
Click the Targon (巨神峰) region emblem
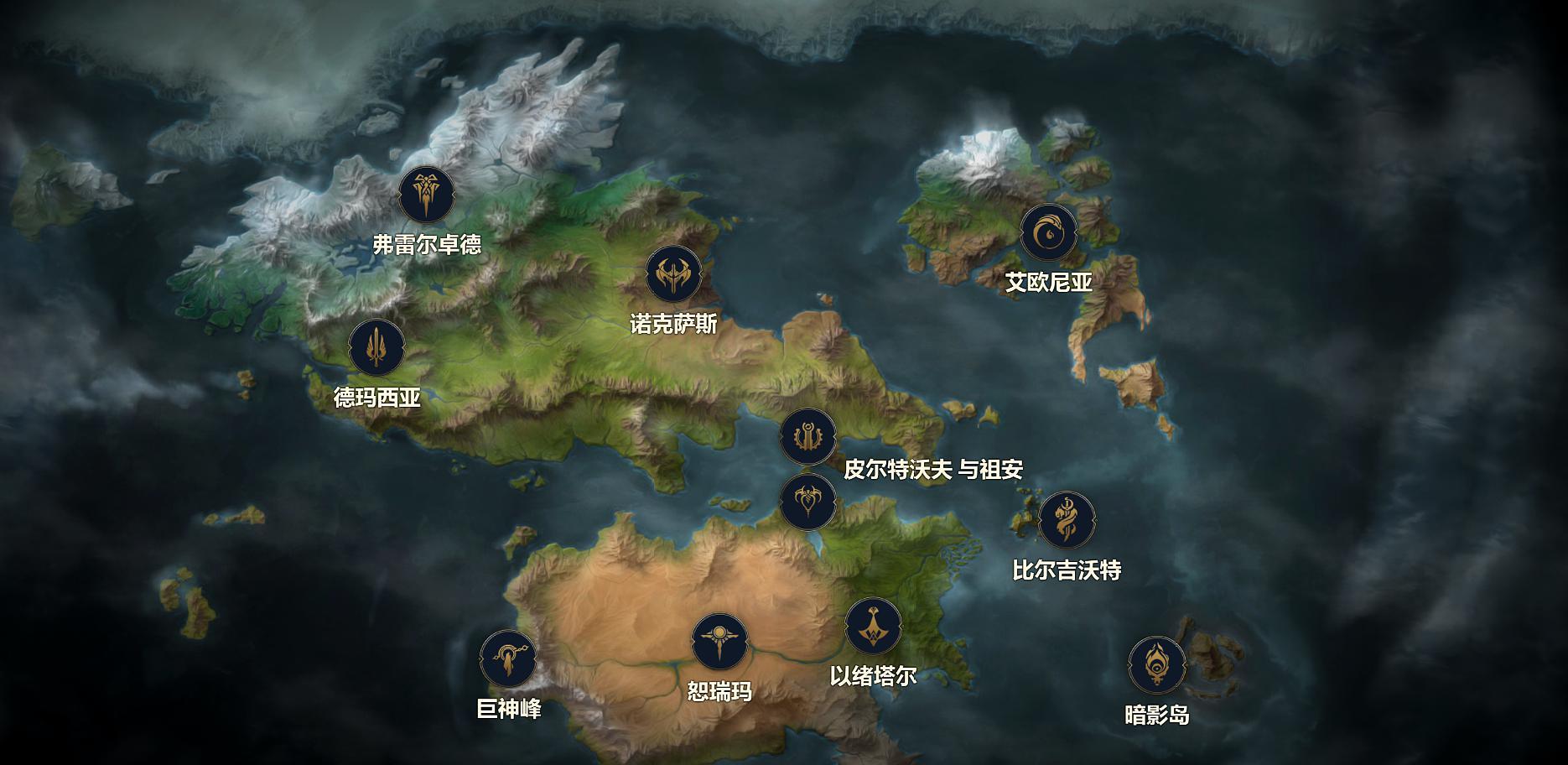click(x=508, y=658)
